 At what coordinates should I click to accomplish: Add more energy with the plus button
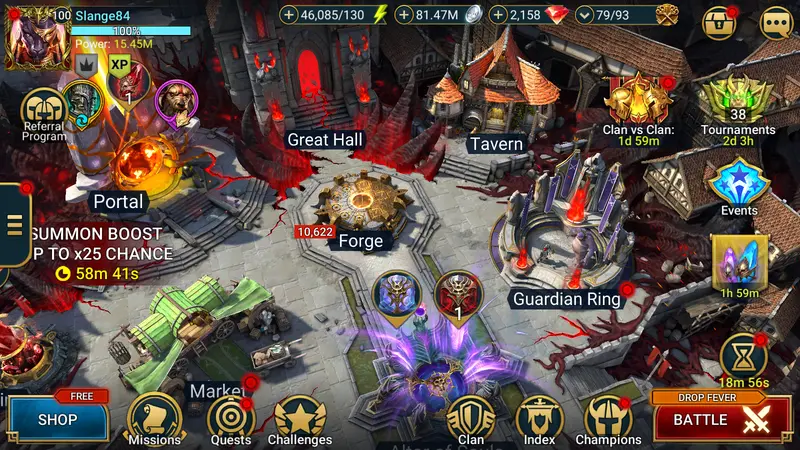coord(290,15)
